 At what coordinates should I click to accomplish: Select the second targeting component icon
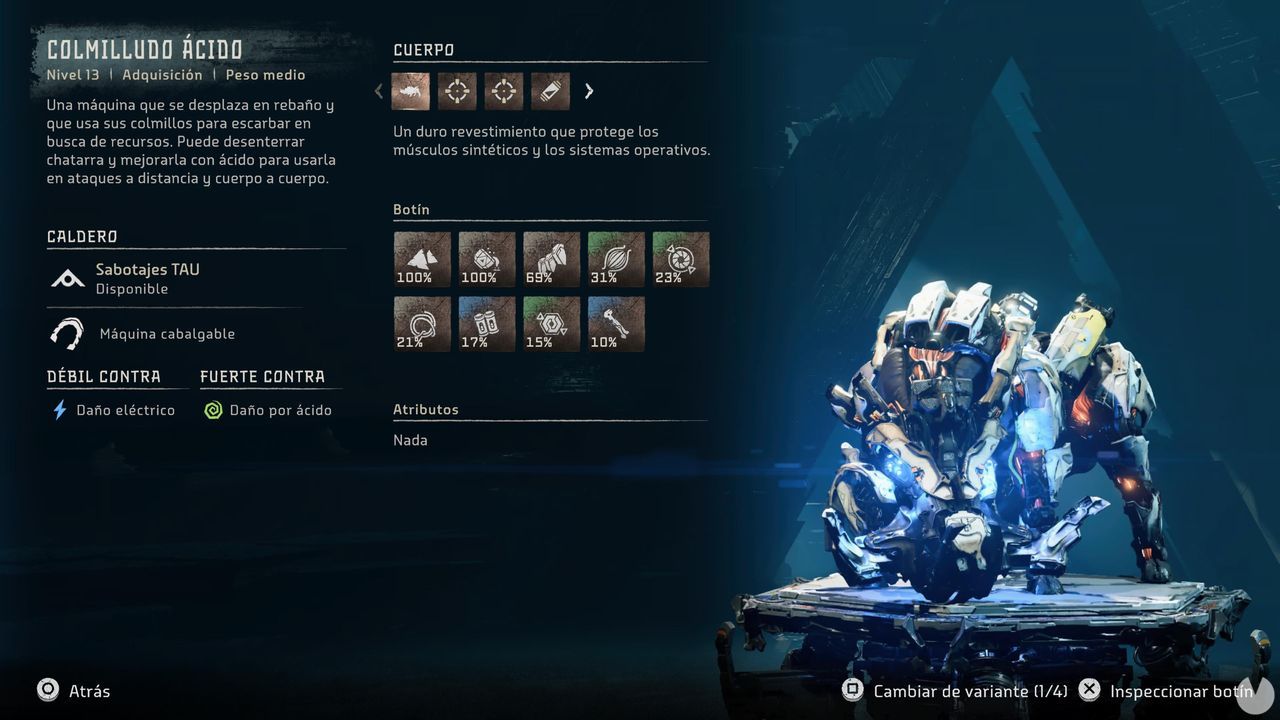(x=503, y=91)
